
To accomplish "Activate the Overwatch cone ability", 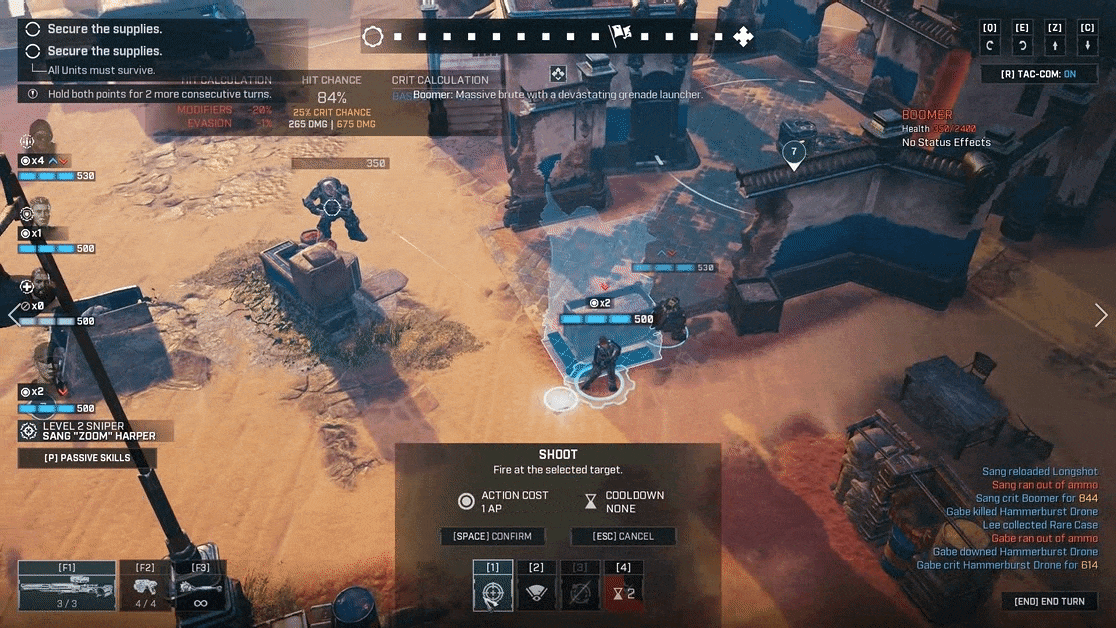I will point(536,592).
